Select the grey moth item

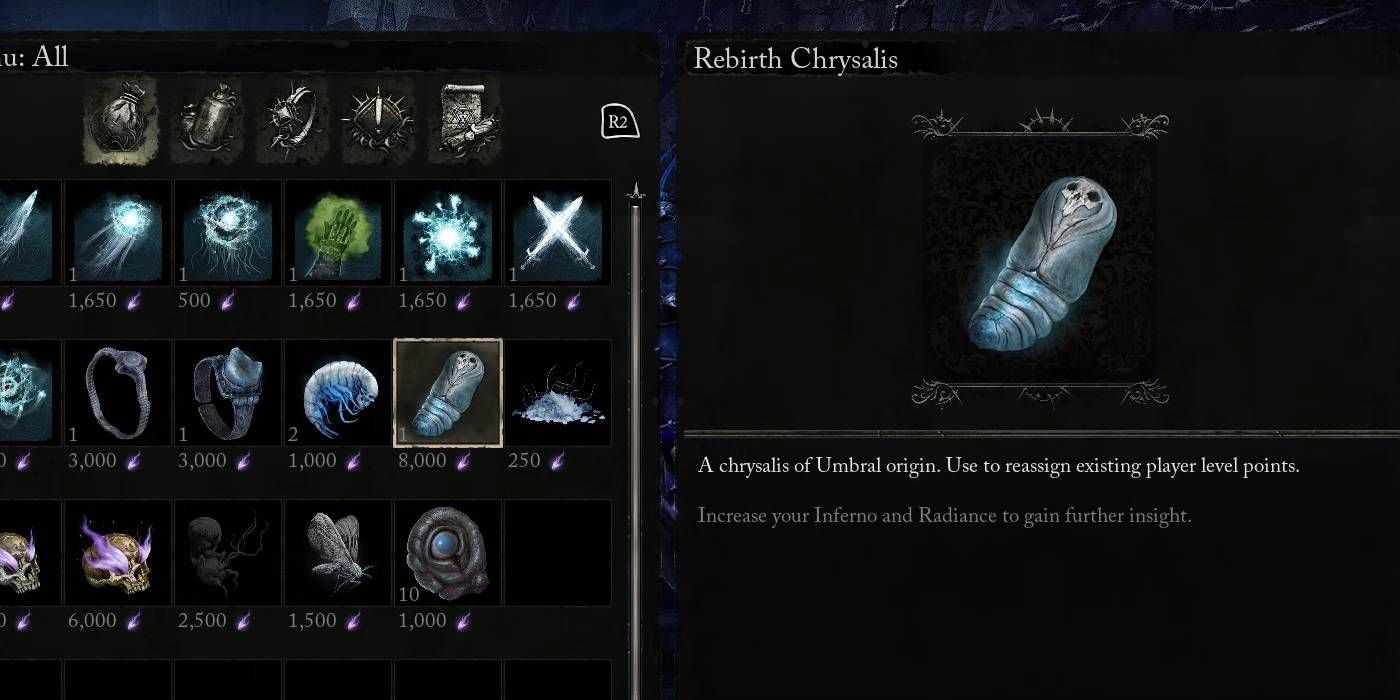coord(338,553)
